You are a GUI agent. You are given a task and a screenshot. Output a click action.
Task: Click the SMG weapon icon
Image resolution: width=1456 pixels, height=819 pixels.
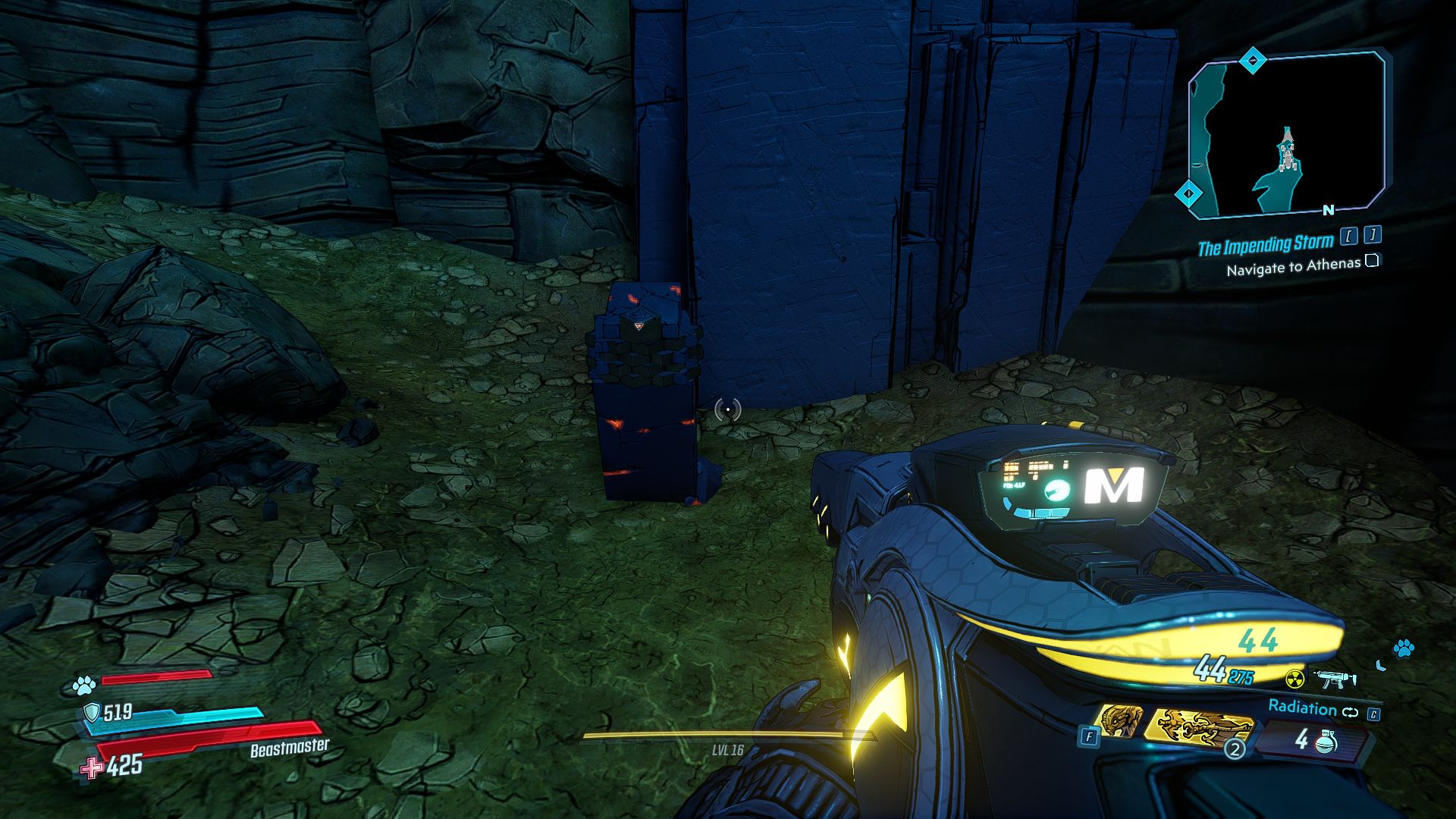(1333, 679)
